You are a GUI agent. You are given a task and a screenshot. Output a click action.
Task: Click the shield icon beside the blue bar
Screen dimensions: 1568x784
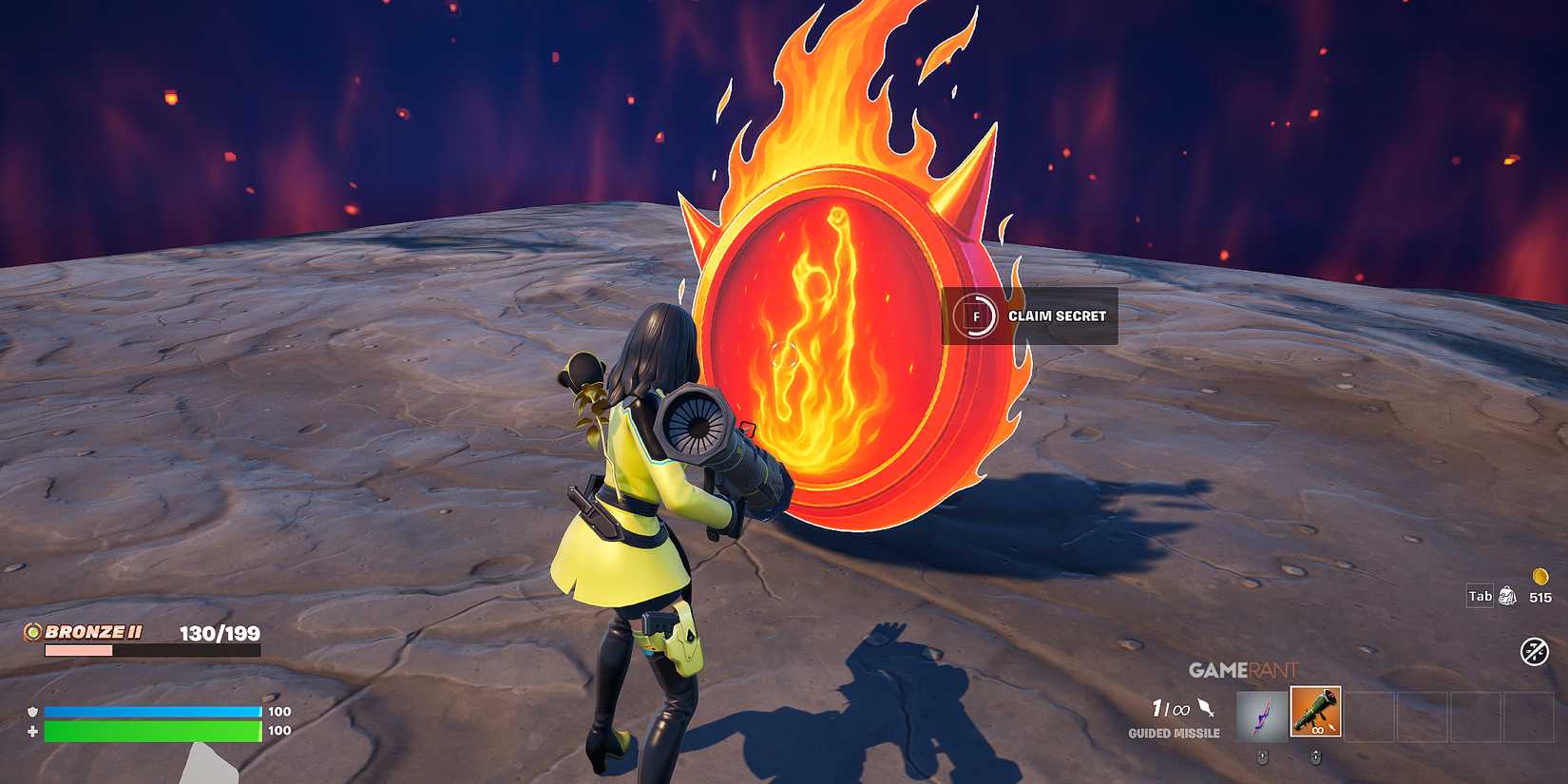click(33, 712)
